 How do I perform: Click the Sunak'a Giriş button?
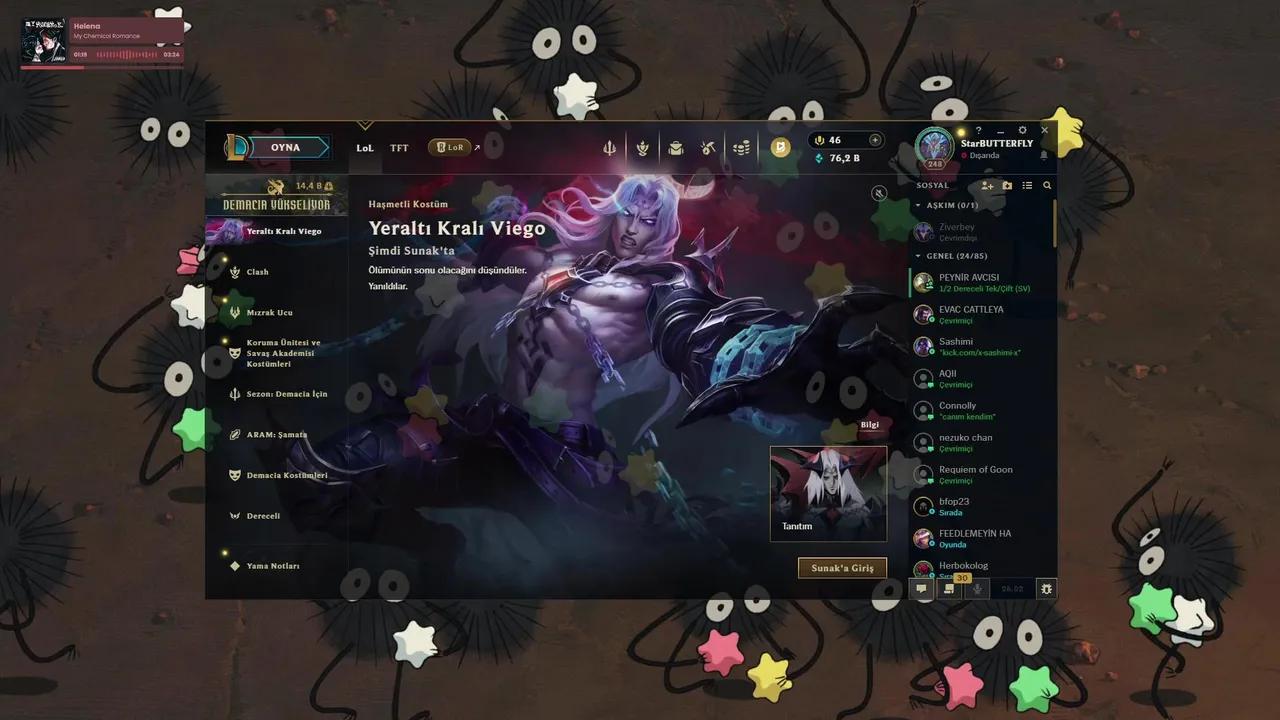point(842,567)
